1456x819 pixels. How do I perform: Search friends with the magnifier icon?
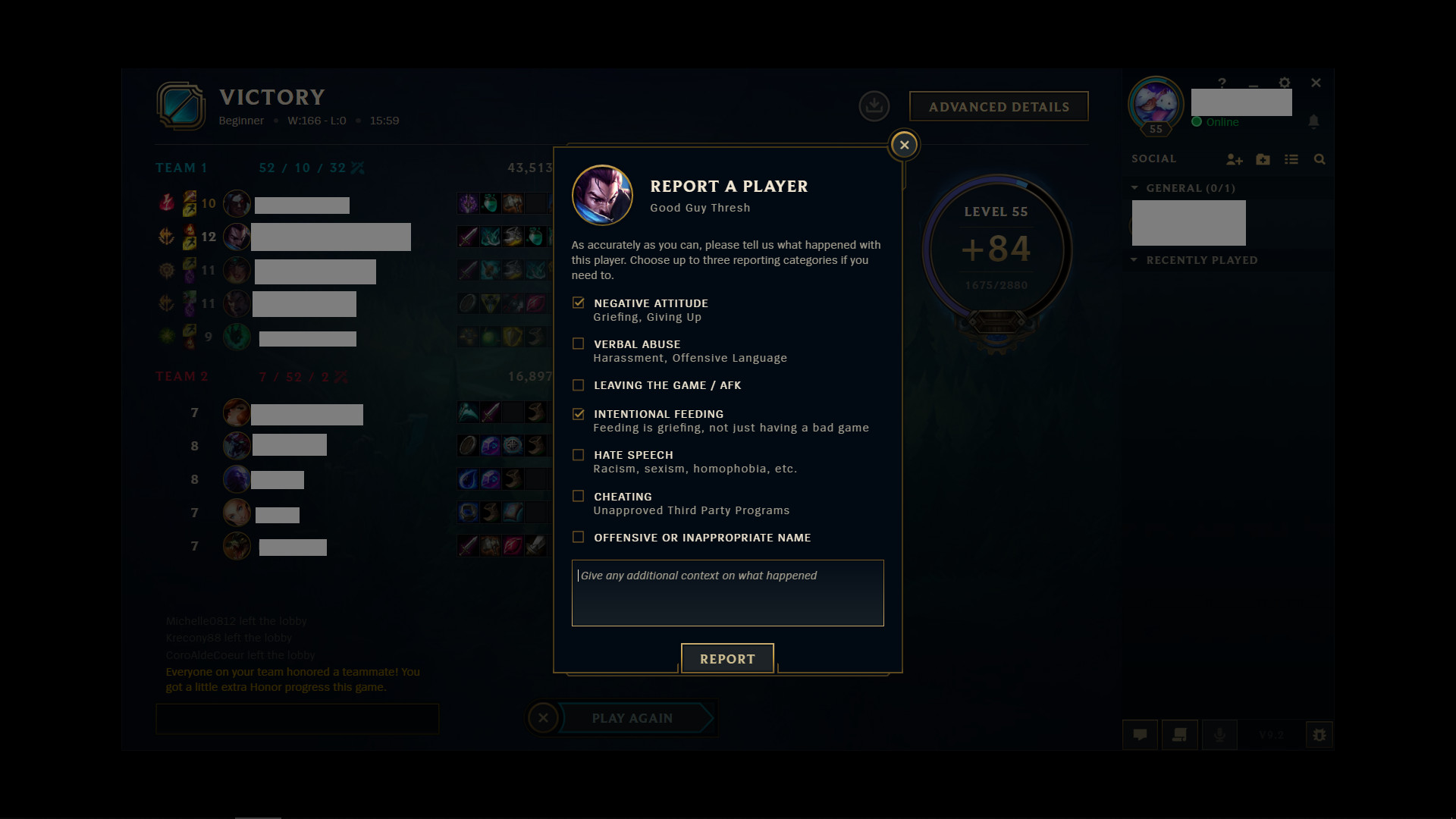coord(1320,160)
